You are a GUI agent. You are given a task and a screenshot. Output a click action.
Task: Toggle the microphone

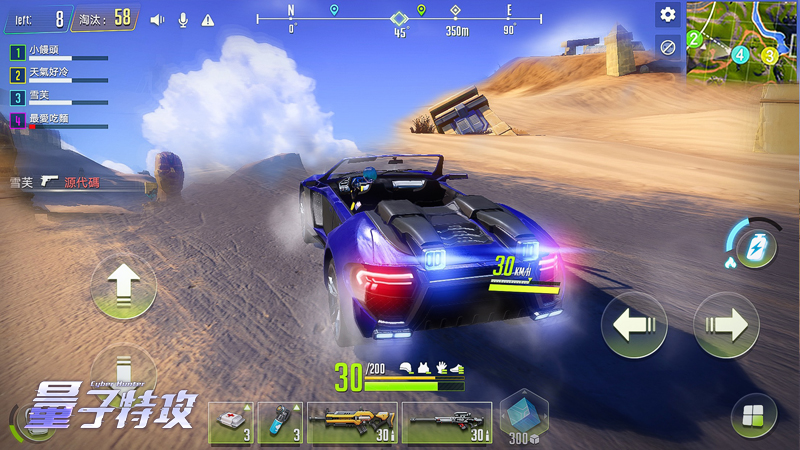[x=183, y=19]
